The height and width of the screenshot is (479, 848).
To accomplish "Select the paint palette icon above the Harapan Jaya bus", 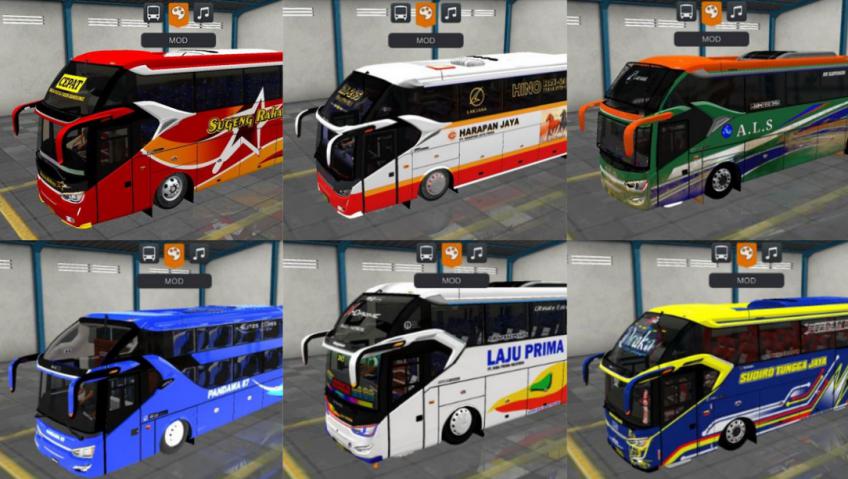I will click(x=425, y=13).
